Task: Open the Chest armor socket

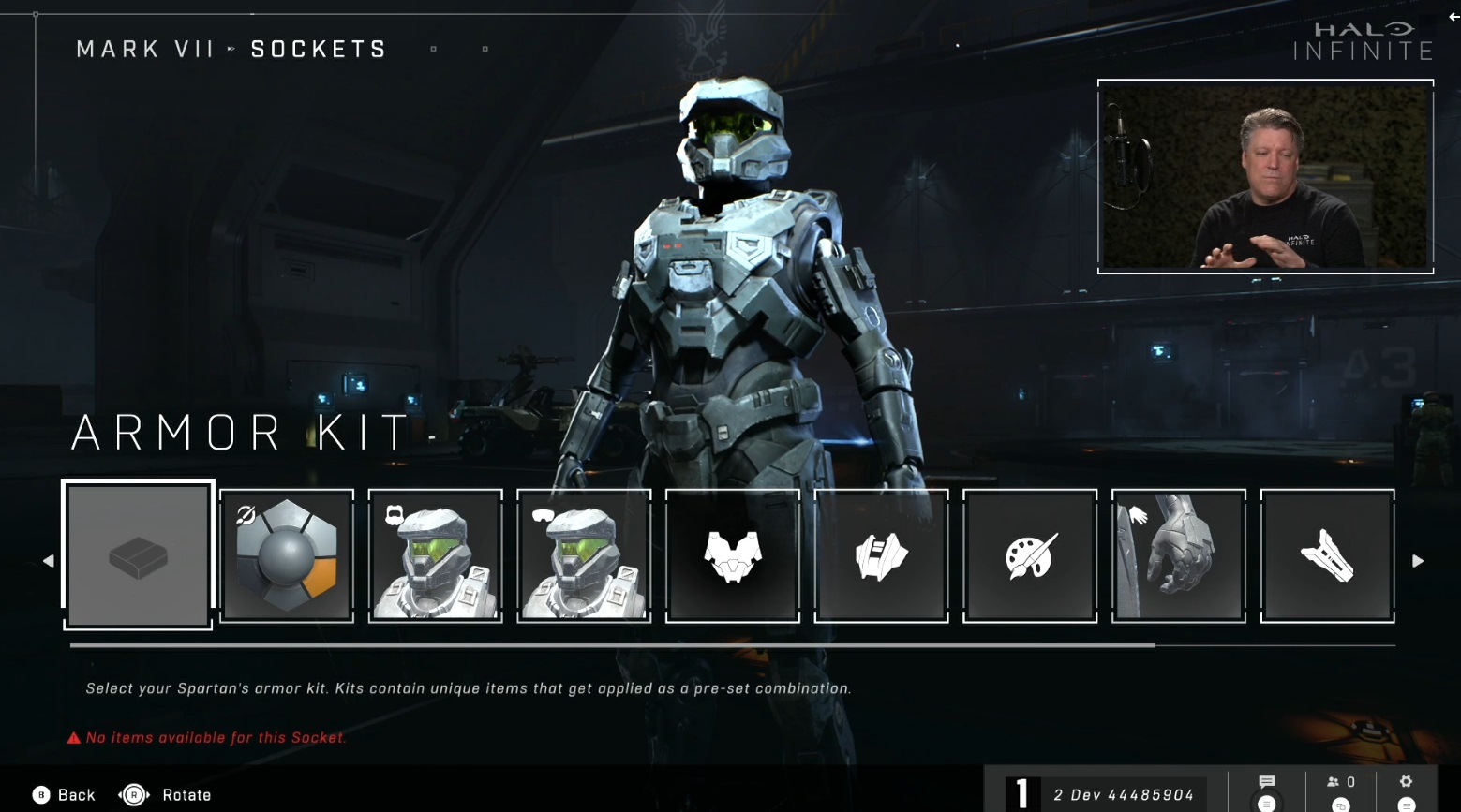Action: [732, 555]
